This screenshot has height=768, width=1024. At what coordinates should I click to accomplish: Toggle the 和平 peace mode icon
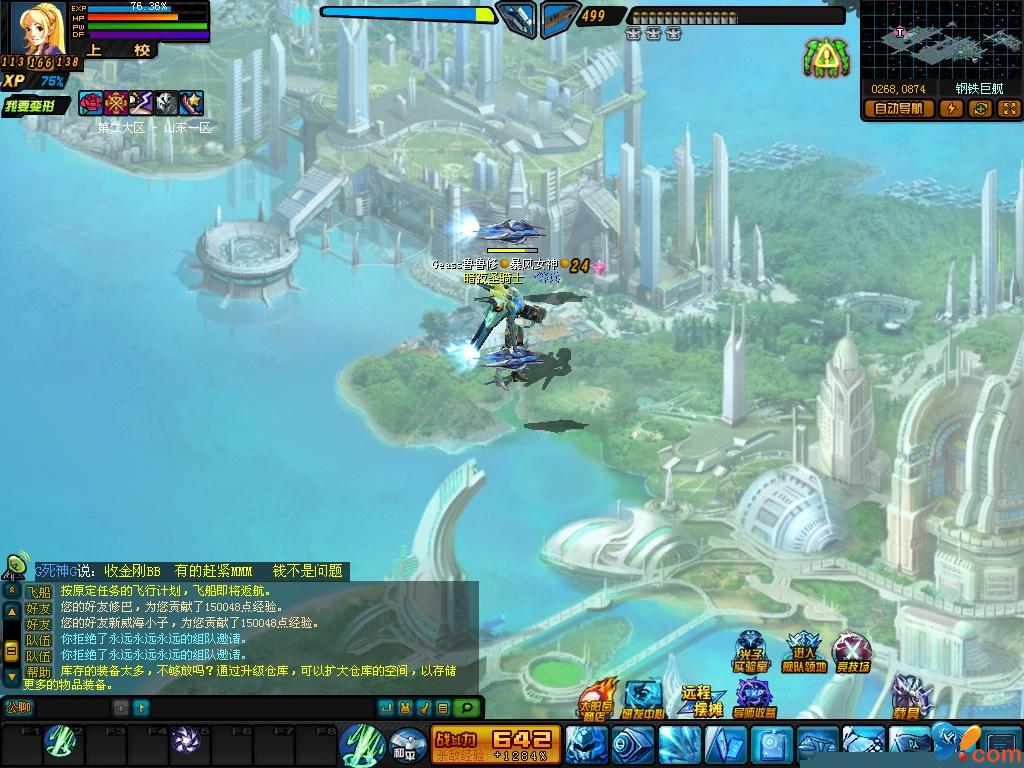pos(405,744)
